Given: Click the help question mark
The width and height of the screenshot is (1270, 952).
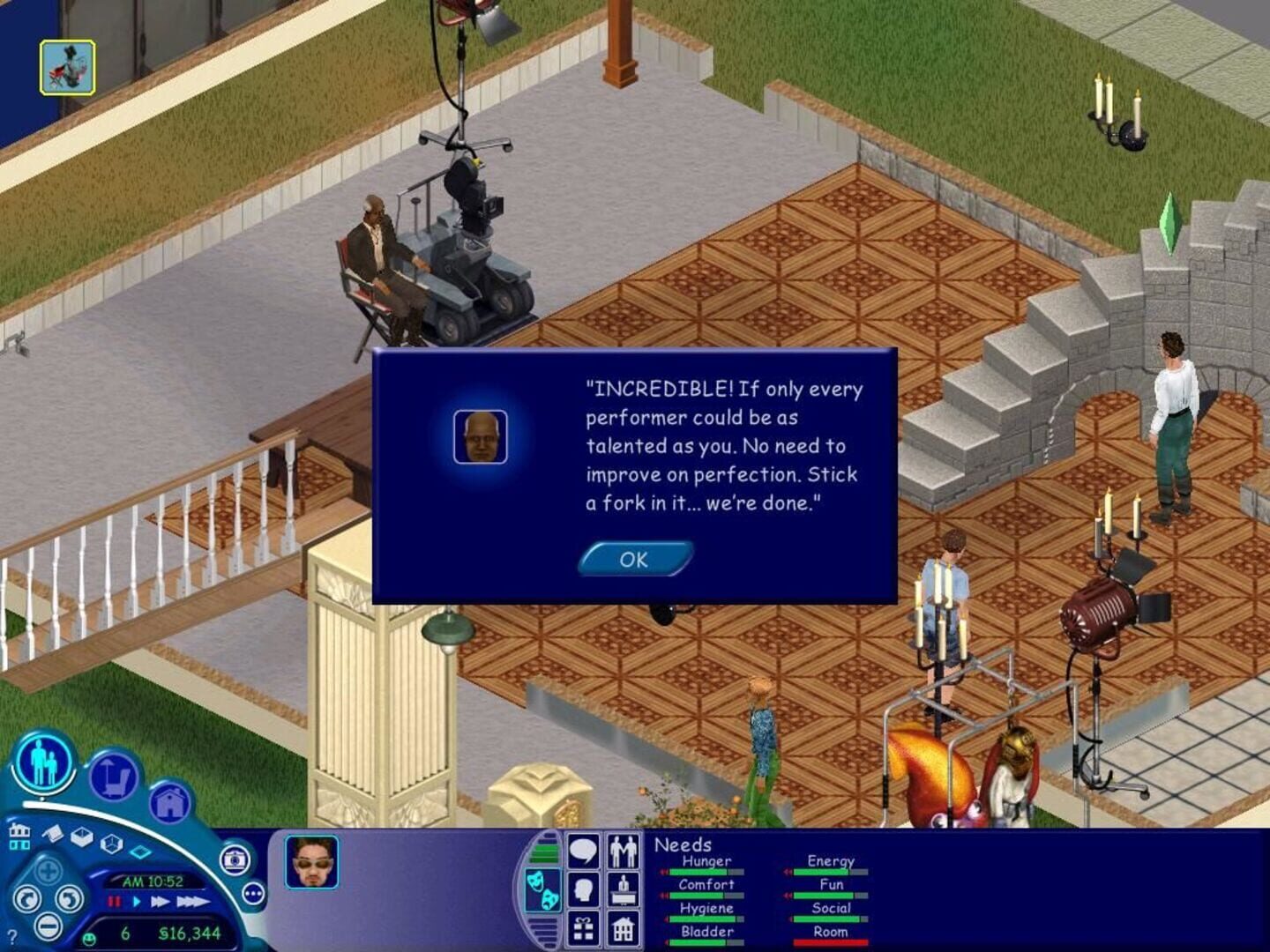Looking at the screenshot, I should coord(12,935).
